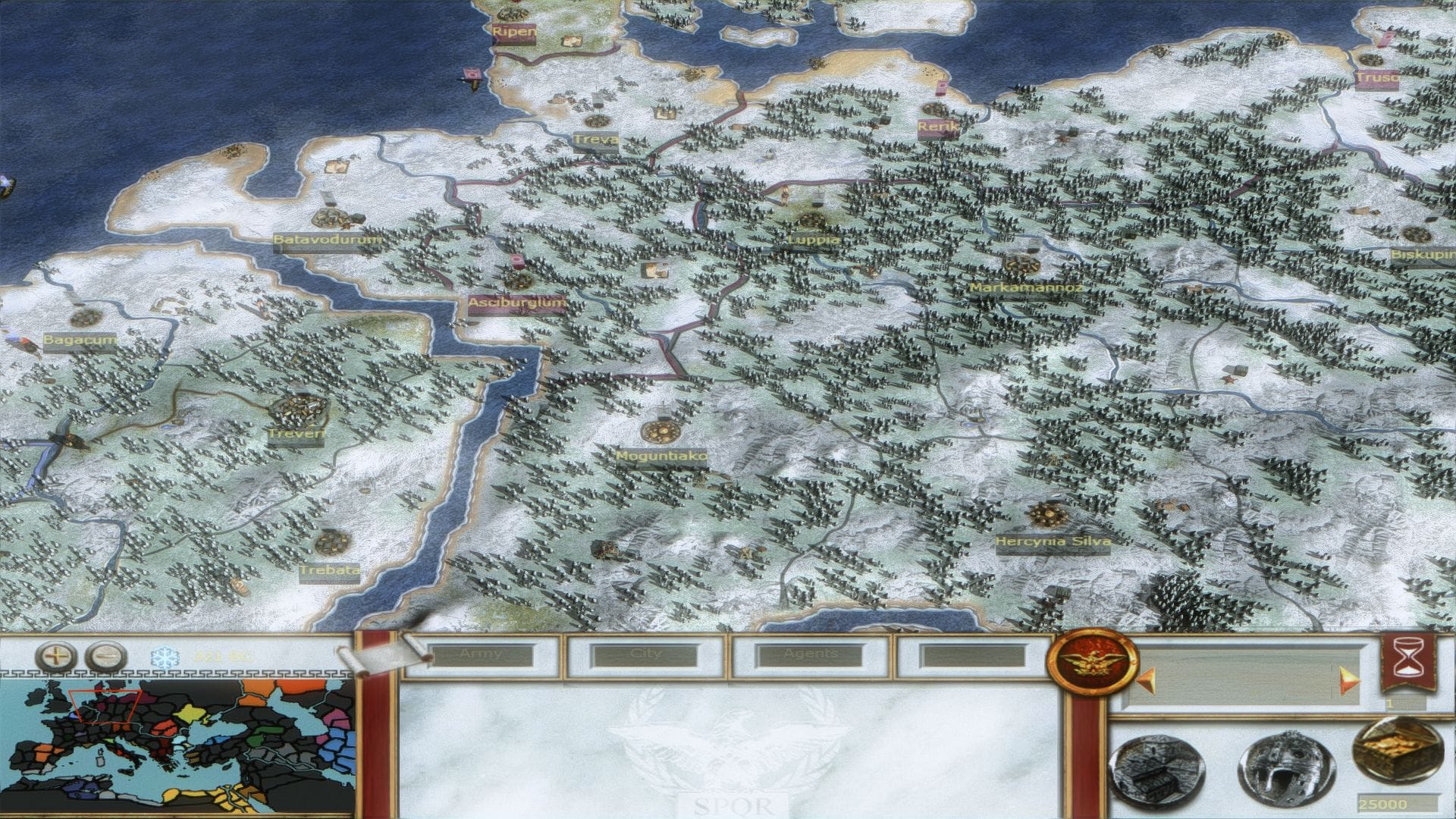Click the minimap zoom-out minus button
The width and height of the screenshot is (1456, 819).
[x=105, y=657]
